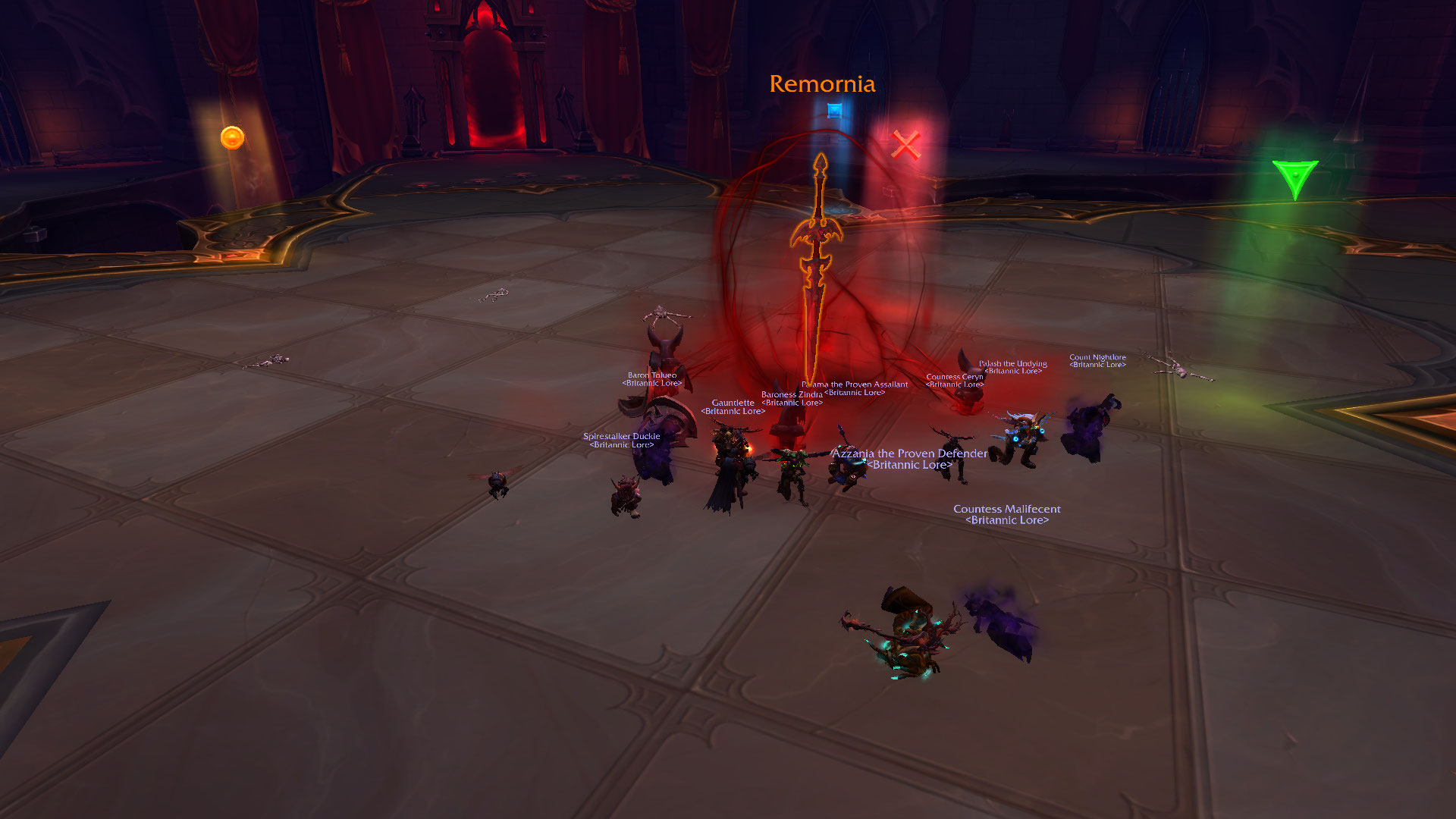Click Countess Ceryn's nameplate

coord(954,377)
